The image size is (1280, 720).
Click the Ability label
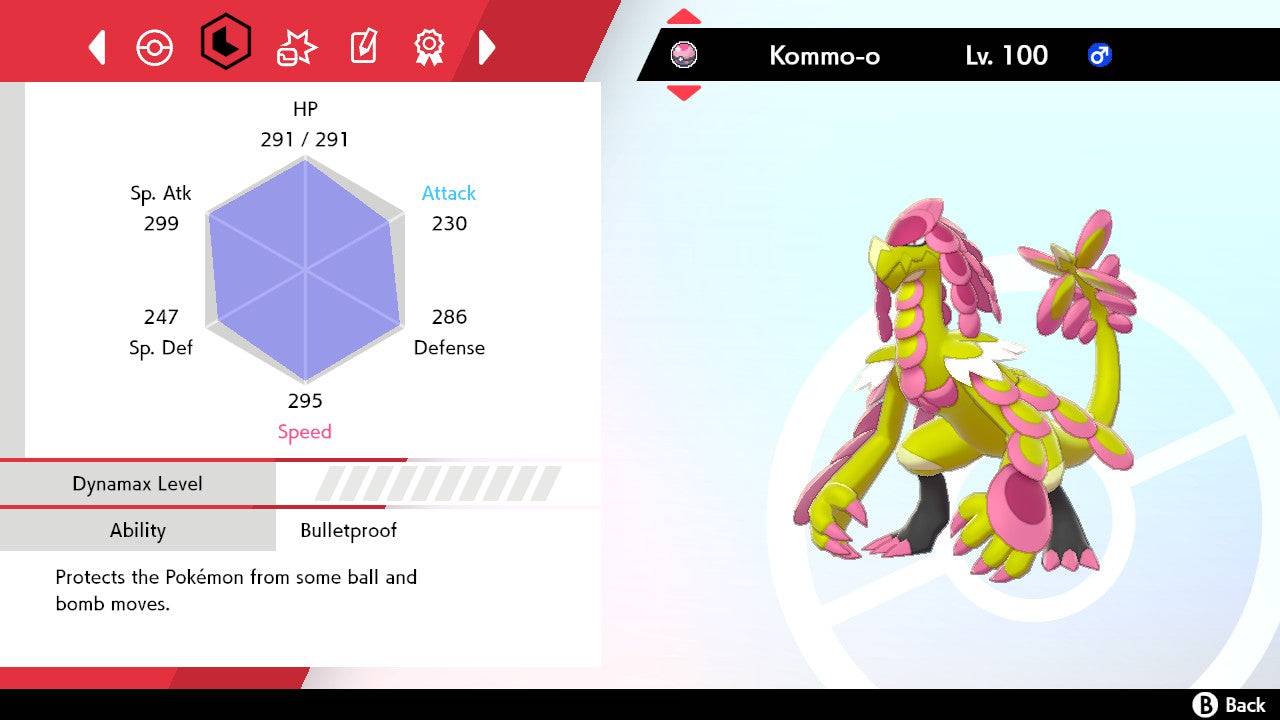(x=138, y=530)
